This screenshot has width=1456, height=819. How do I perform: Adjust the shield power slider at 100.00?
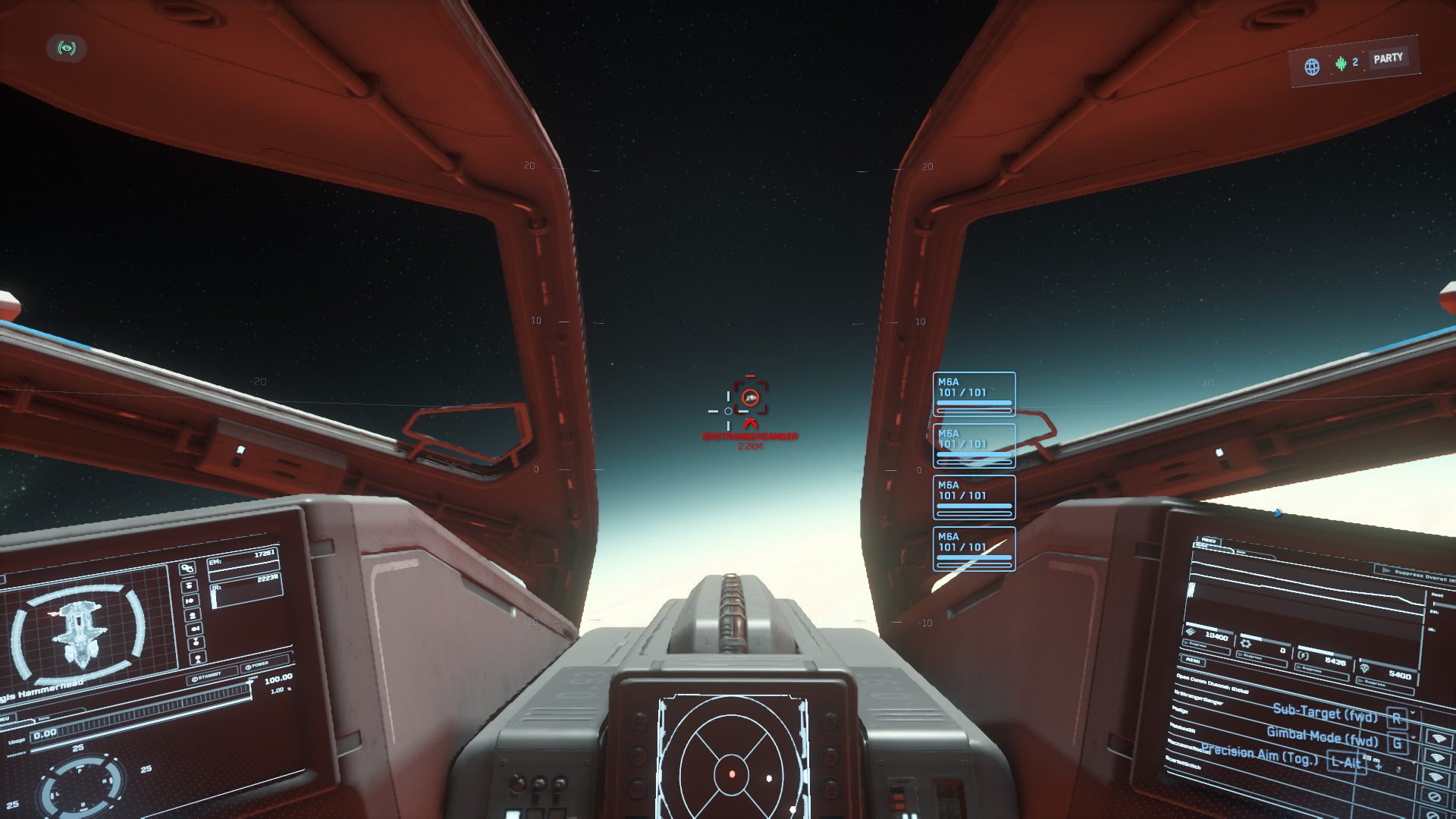[249, 682]
